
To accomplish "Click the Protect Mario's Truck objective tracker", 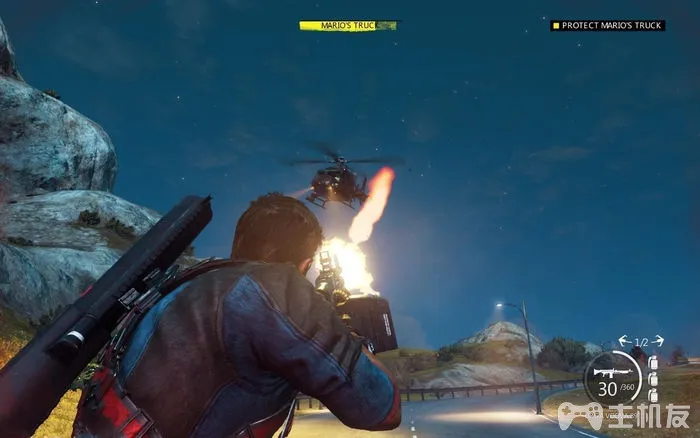I will tap(608, 25).
